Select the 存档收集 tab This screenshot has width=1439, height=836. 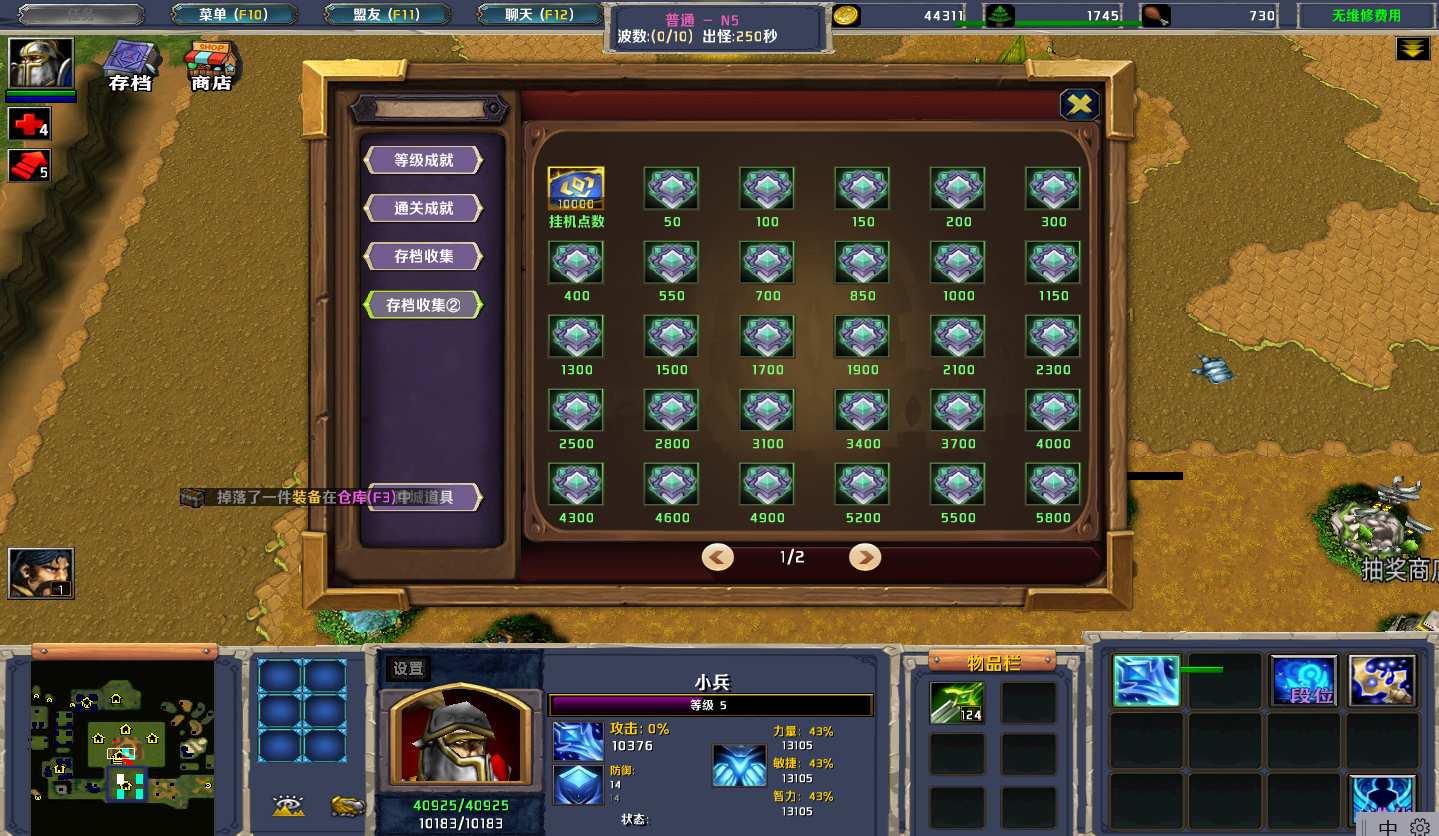pos(423,256)
